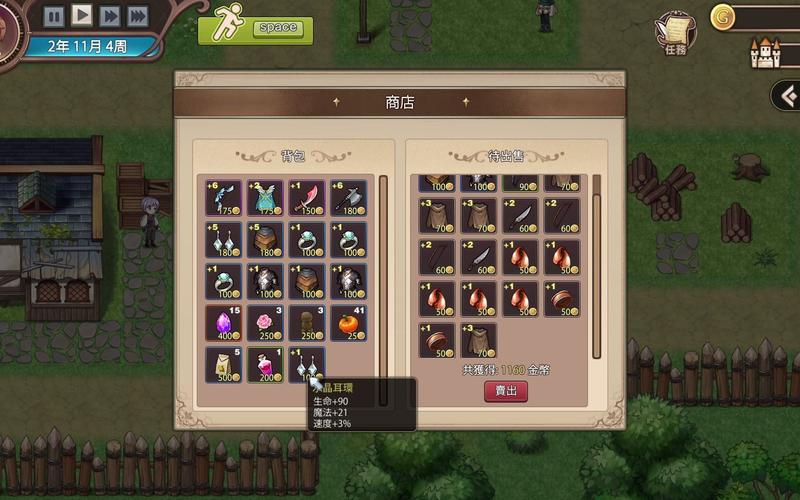The image size is (800, 500).
Task: Pick the red curved sword slot
Action: pyautogui.click(x=306, y=198)
